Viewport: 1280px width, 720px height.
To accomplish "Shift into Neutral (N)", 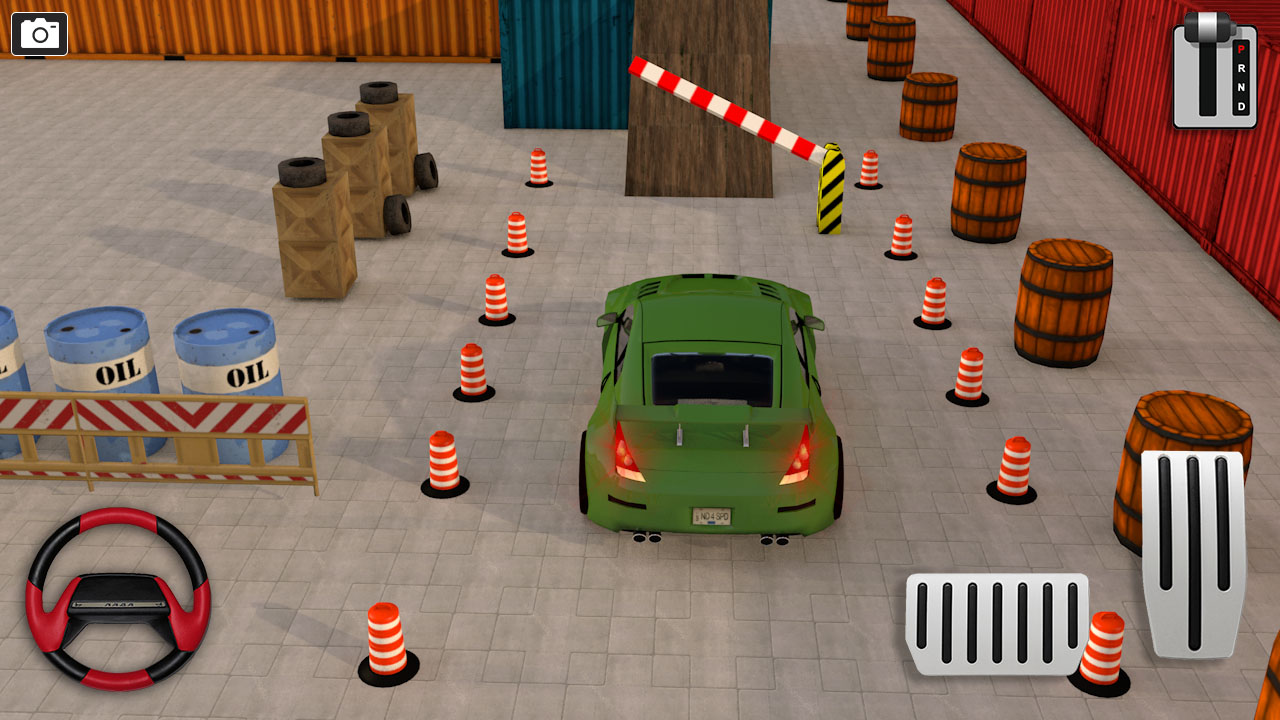I will (x=1242, y=87).
